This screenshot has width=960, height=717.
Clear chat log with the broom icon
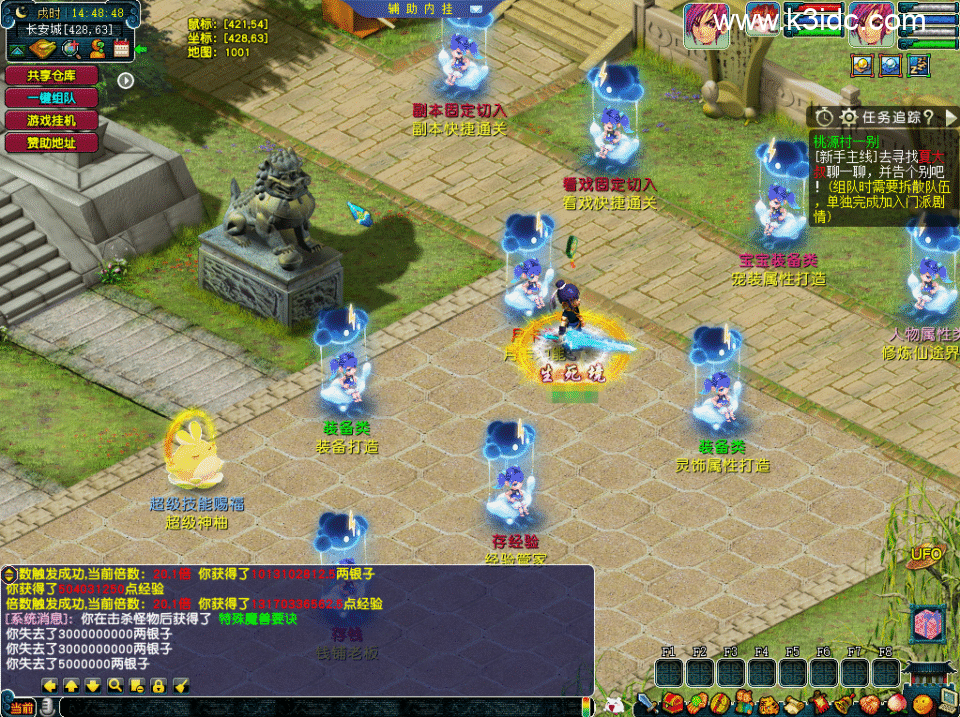tap(181, 685)
